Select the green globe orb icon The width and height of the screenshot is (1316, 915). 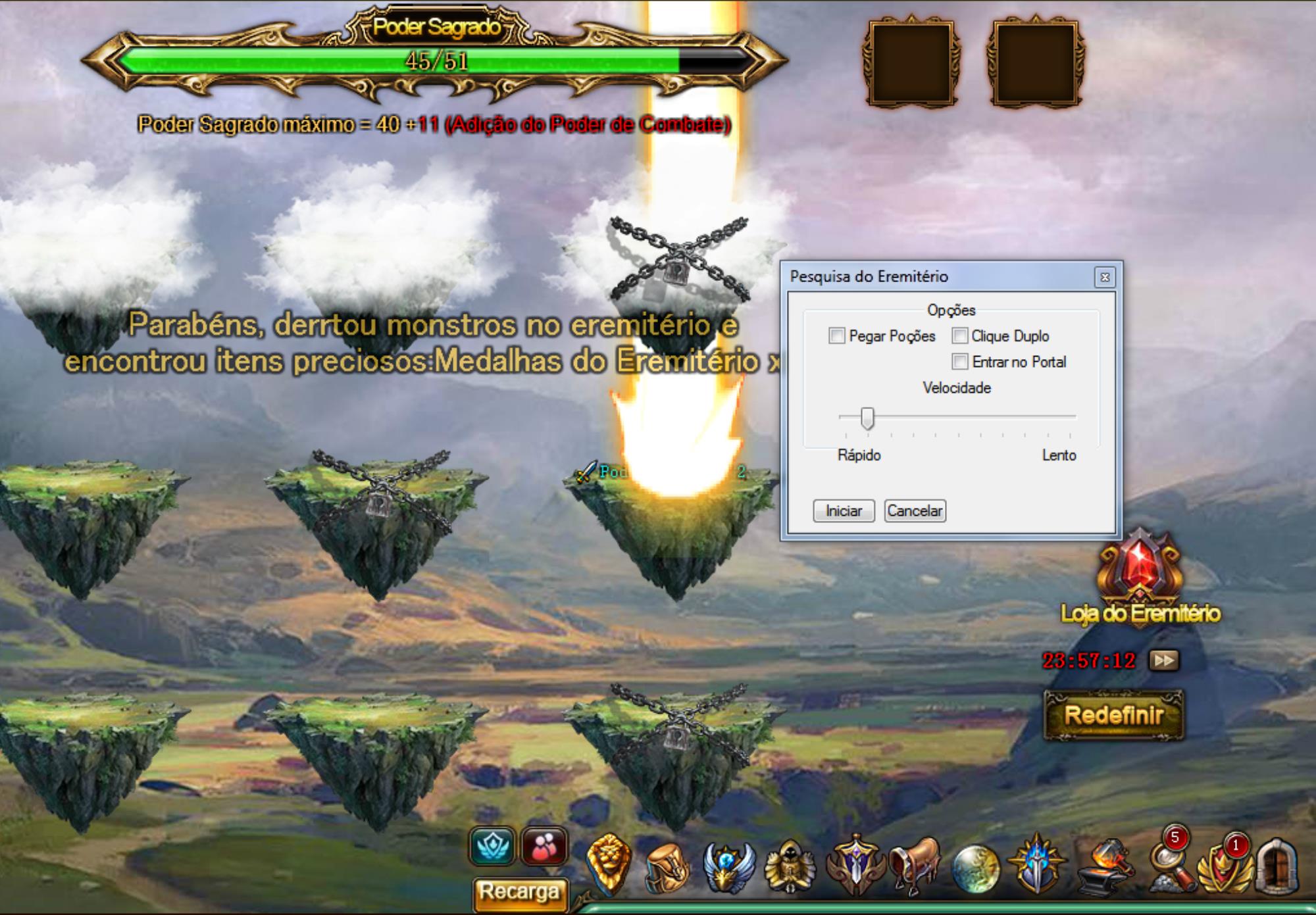pos(975,868)
